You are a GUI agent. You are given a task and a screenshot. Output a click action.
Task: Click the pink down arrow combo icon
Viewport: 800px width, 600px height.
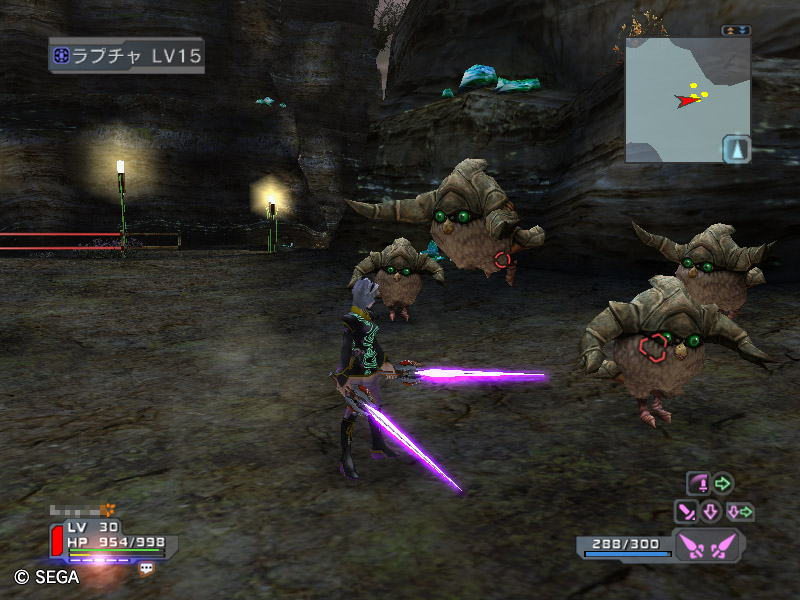coord(711,512)
